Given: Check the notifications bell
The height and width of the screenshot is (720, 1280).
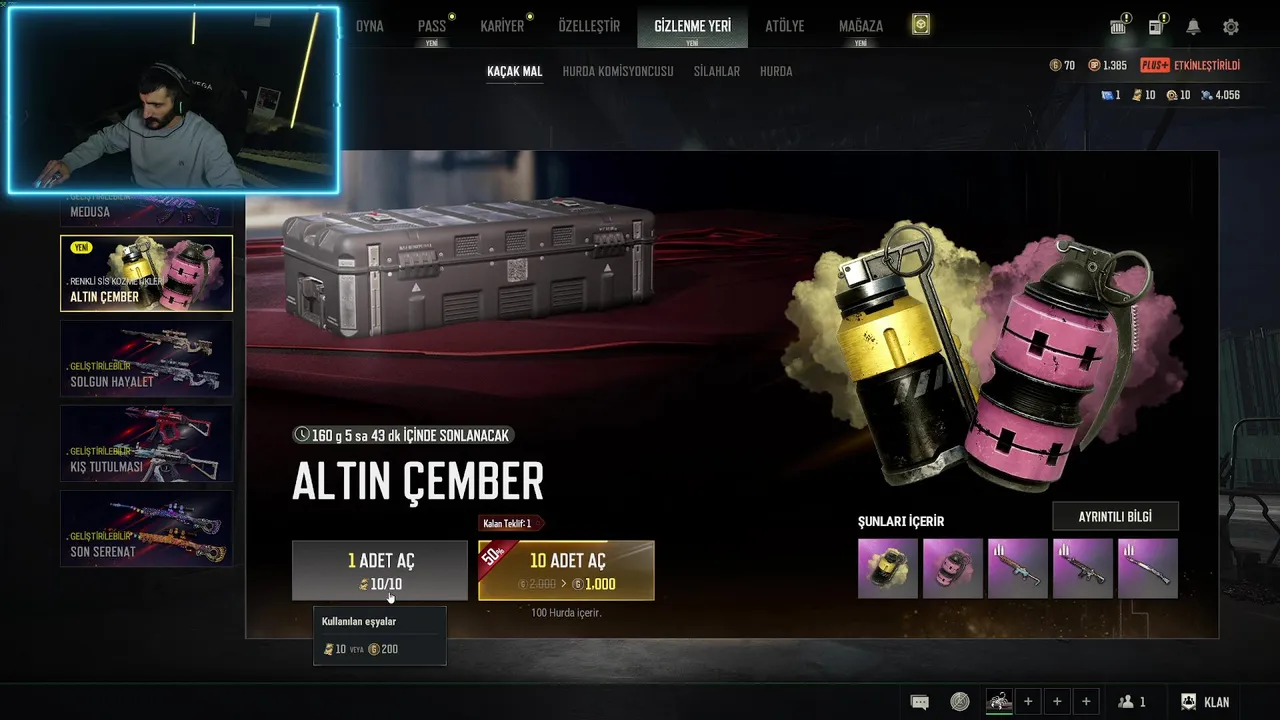Looking at the screenshot, I should 1193,27.
